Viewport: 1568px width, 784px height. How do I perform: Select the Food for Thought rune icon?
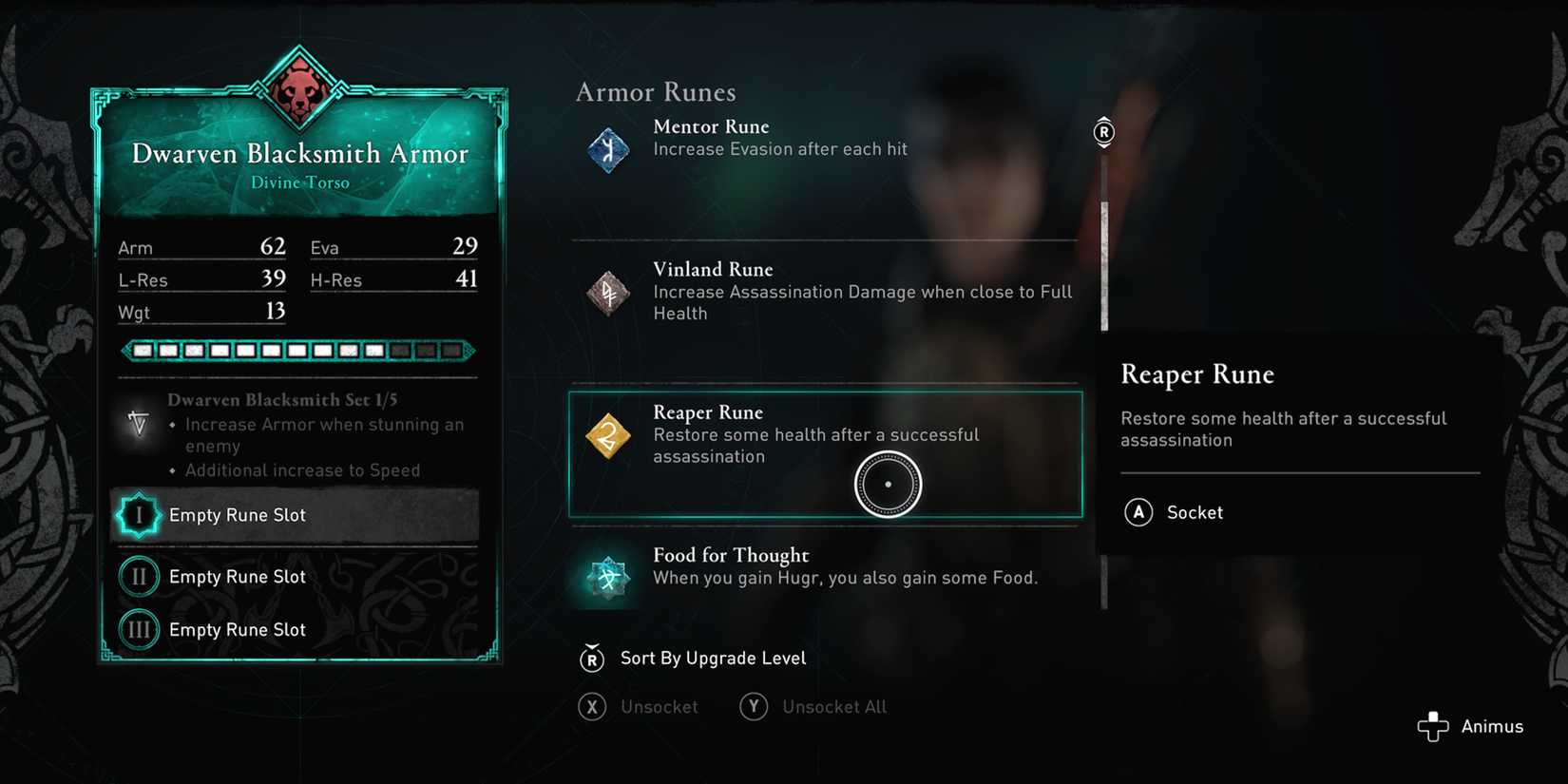pyautogui.click(x=606, y=576)
